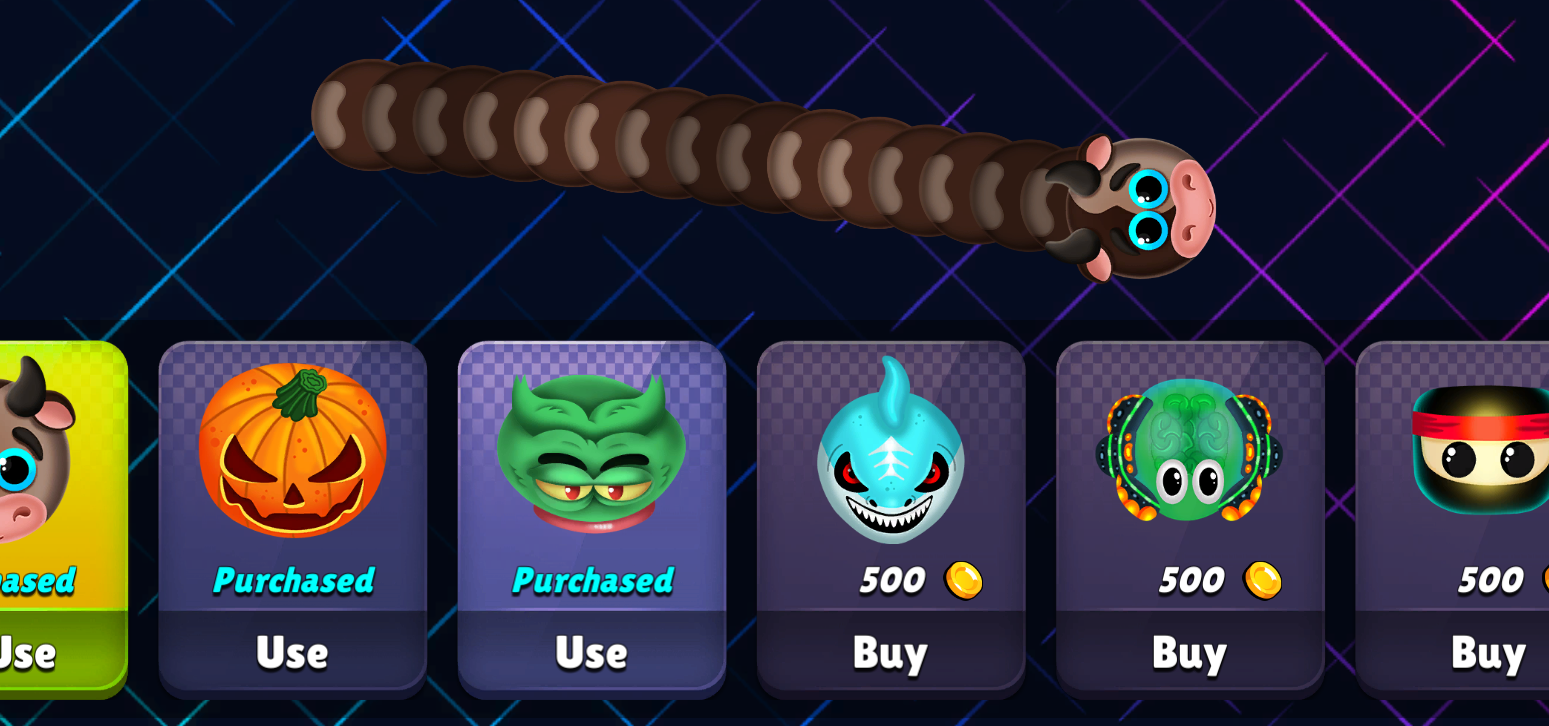The height and width of the screenshot is (726, 1549).
Task: Select the glowing brain alien skin icon
Action: point(1188,455)
